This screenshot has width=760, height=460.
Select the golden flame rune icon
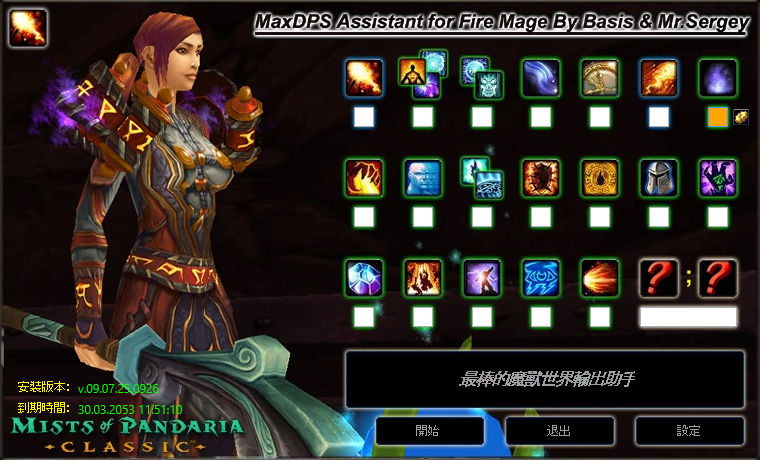point(600,178)
